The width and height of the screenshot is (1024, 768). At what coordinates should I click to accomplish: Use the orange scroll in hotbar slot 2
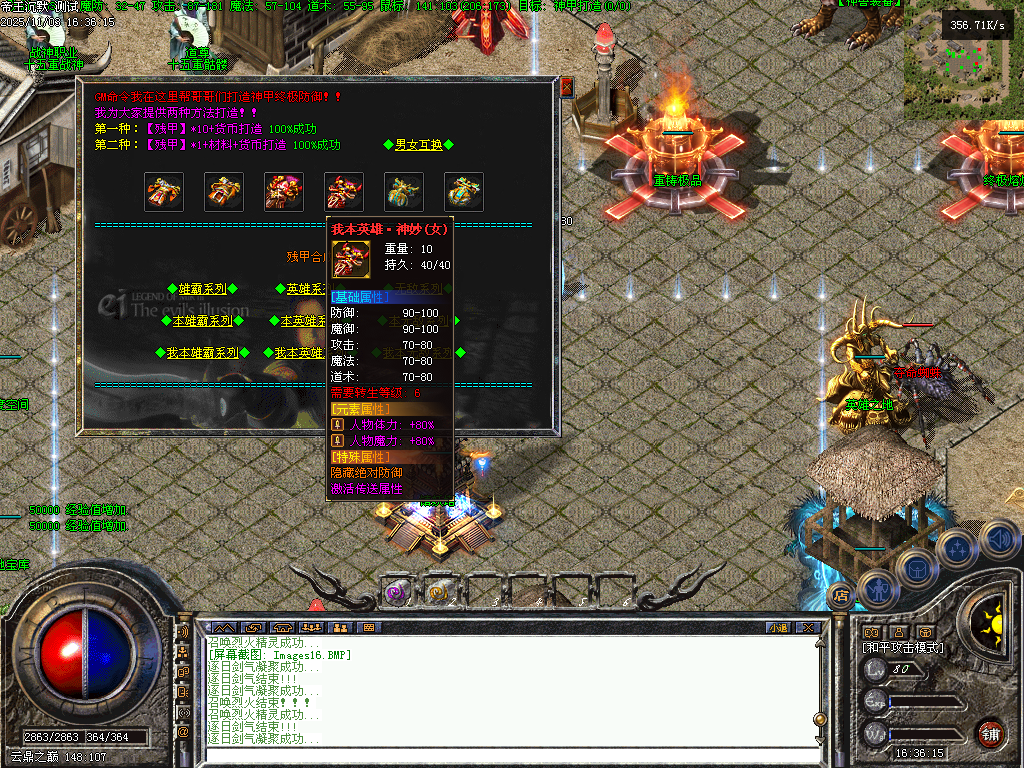point(438,592)
